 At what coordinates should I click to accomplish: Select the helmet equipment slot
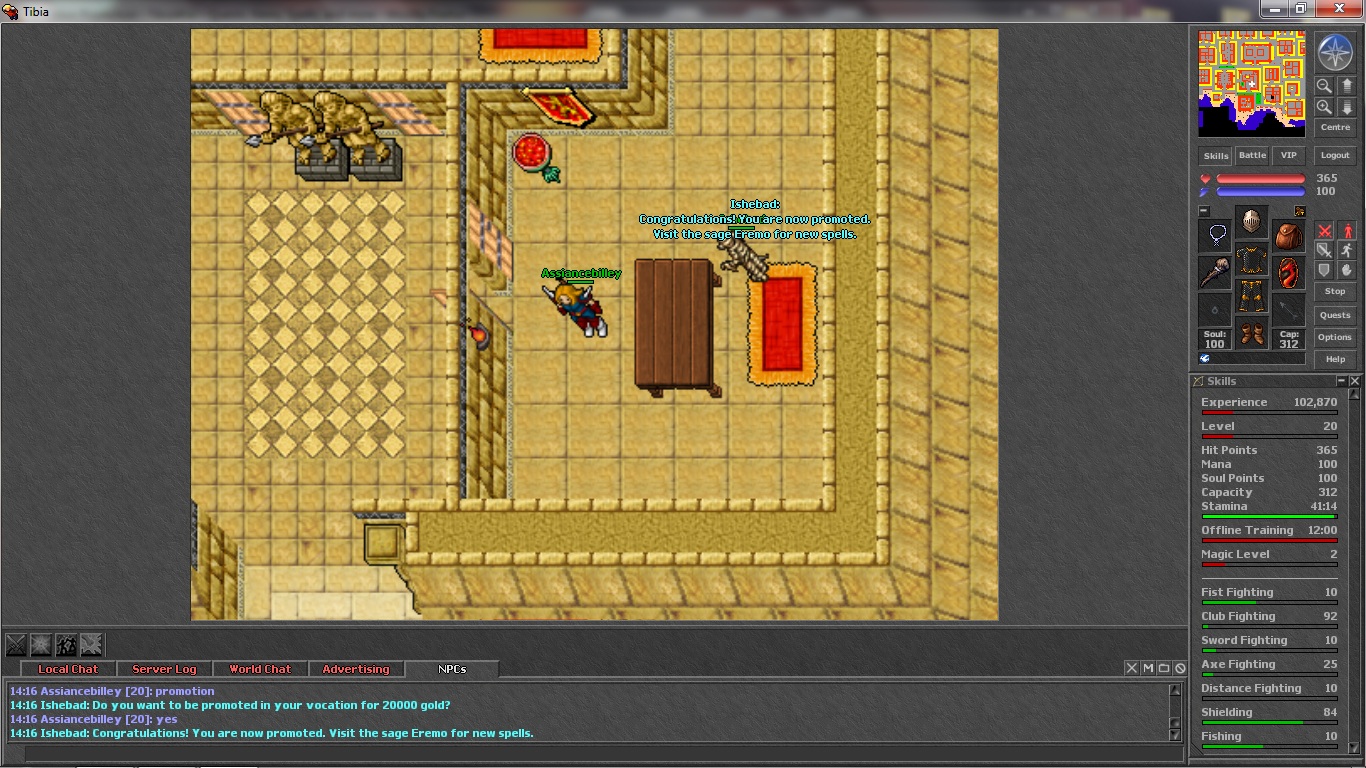pyautogui.click(x=1251, y=221)
